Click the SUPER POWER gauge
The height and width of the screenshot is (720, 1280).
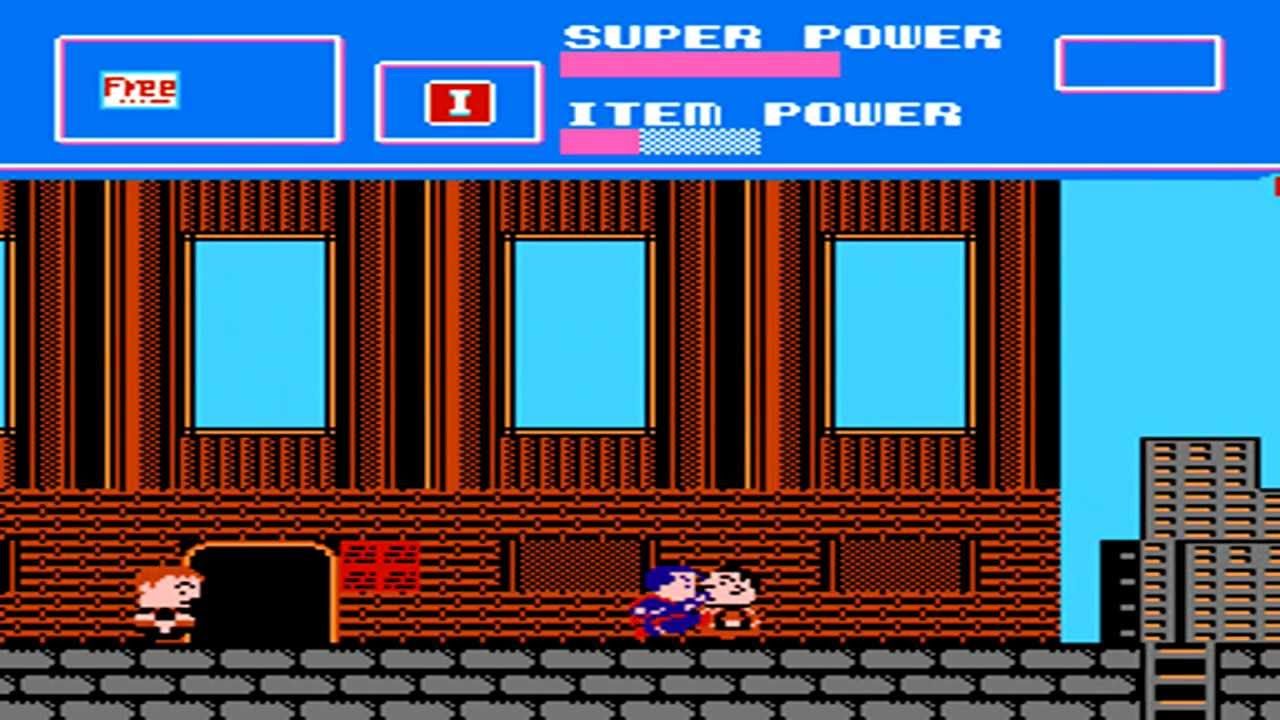click(700, 67)
